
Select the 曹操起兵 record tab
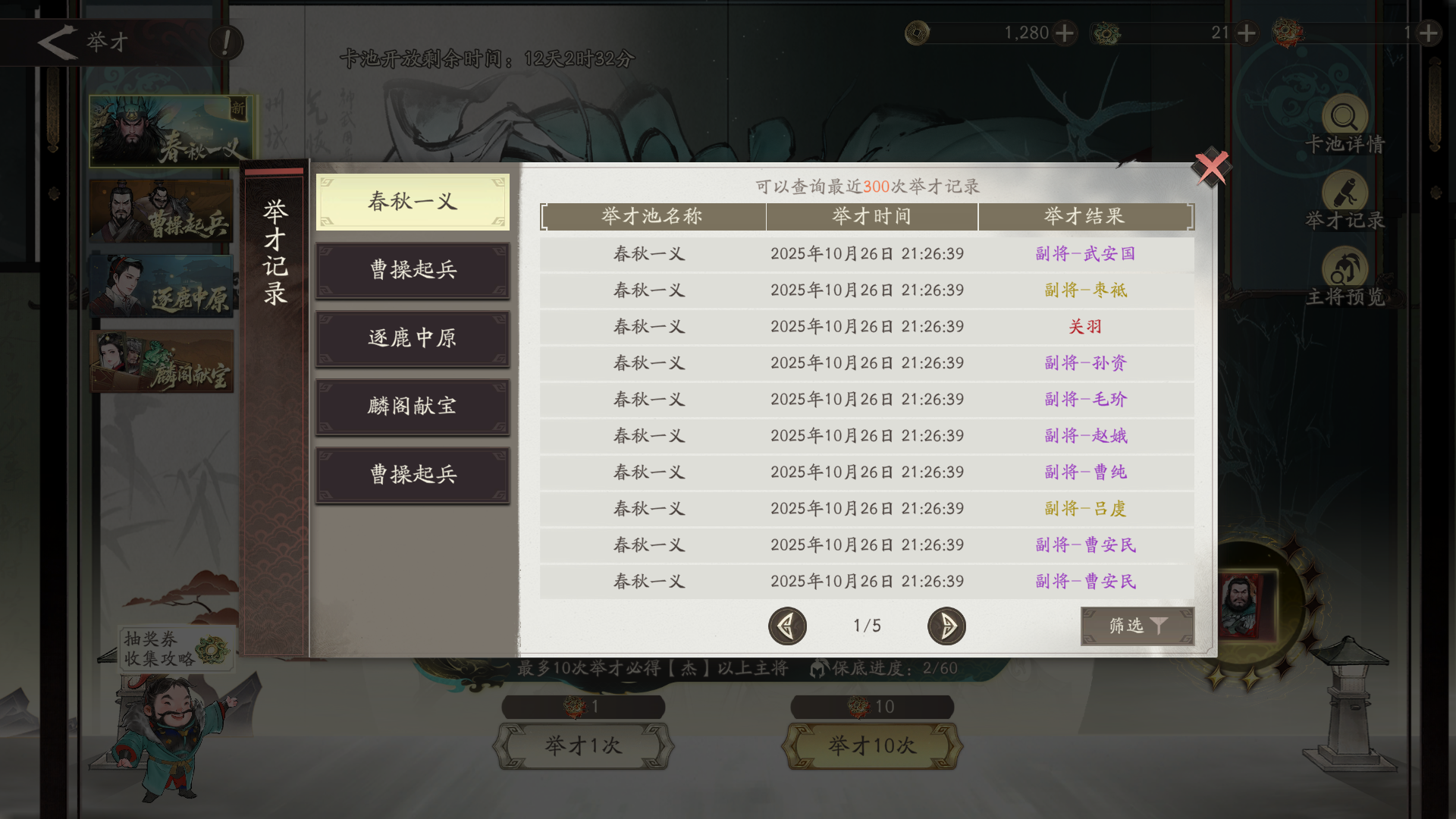[413, 270]
